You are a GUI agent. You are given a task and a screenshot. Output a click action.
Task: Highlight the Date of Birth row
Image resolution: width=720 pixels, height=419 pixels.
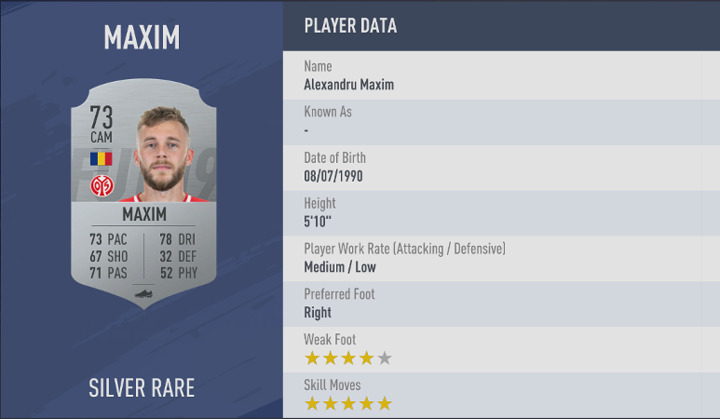pyautogui.click(x=501, y=167)
